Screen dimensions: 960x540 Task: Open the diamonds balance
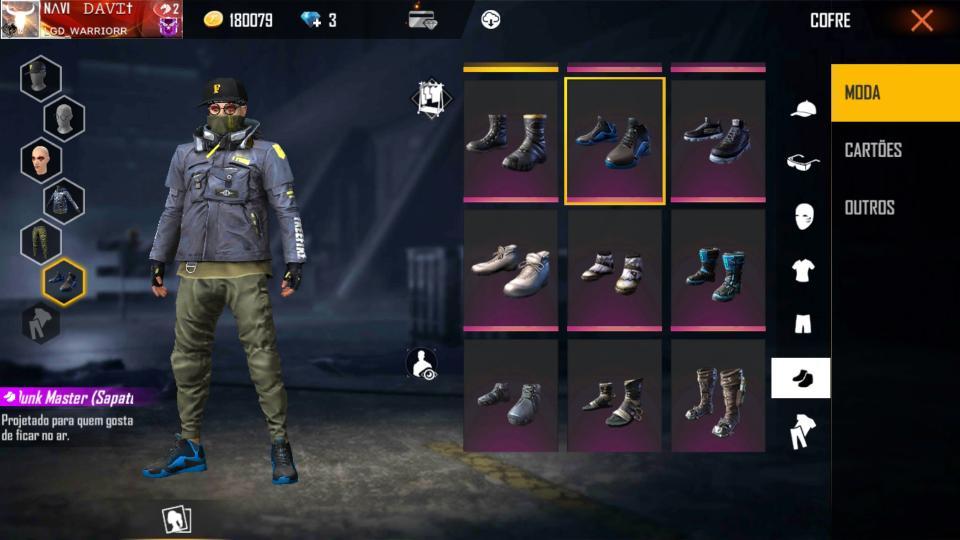319,20
